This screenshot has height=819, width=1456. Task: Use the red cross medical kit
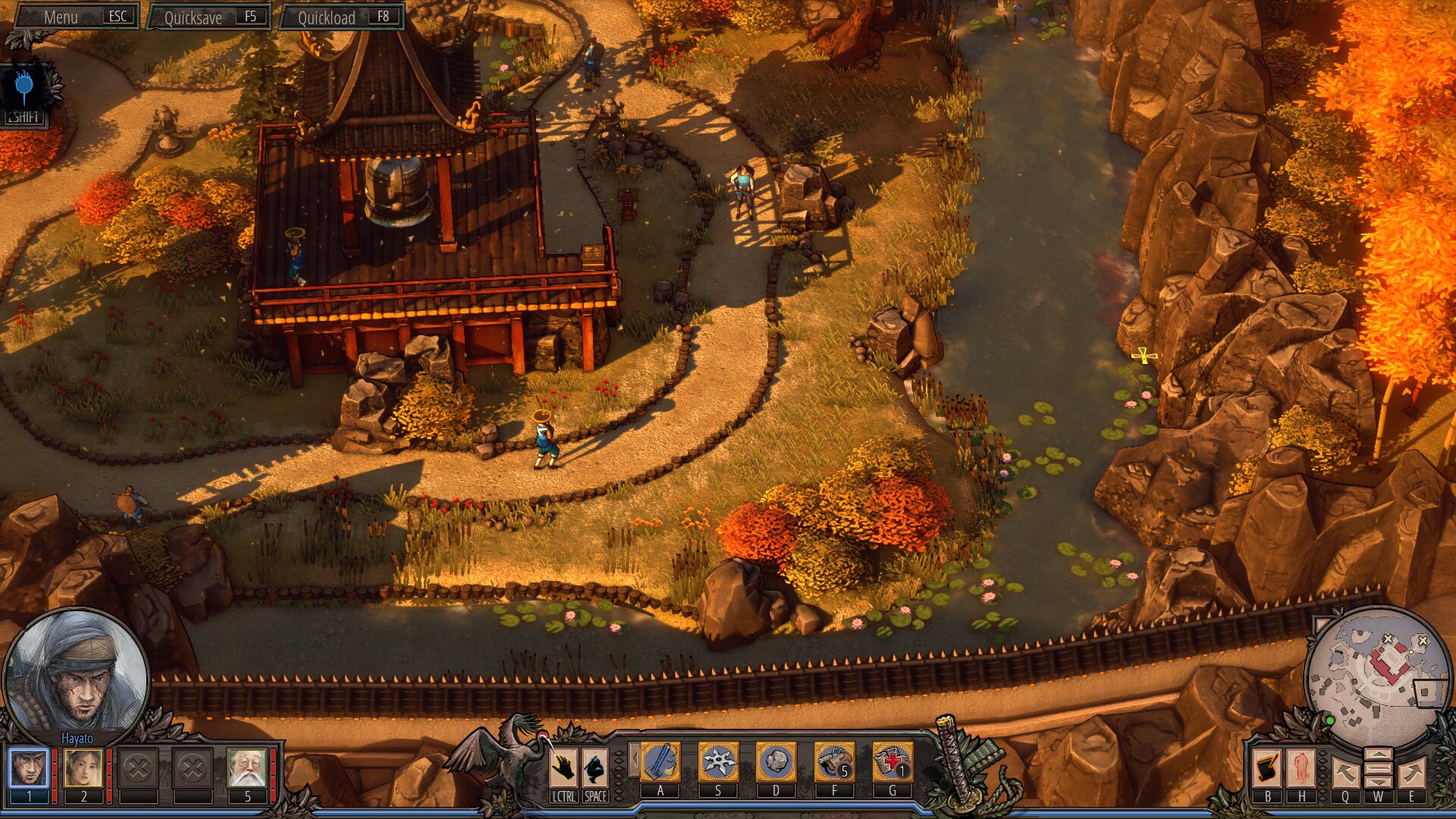[892, 762]
